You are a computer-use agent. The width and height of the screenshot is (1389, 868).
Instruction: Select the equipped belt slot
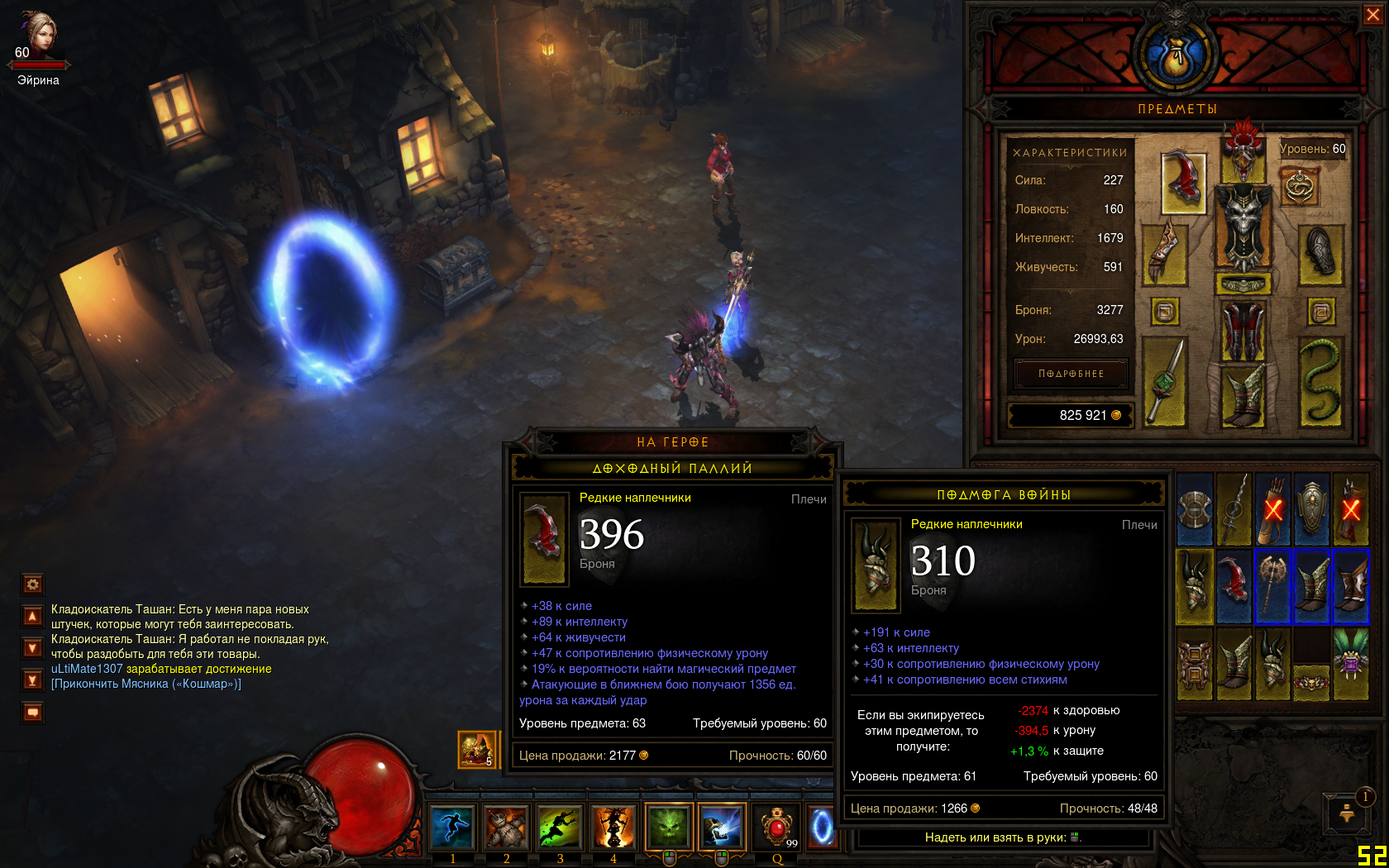tap(1243, 285)
